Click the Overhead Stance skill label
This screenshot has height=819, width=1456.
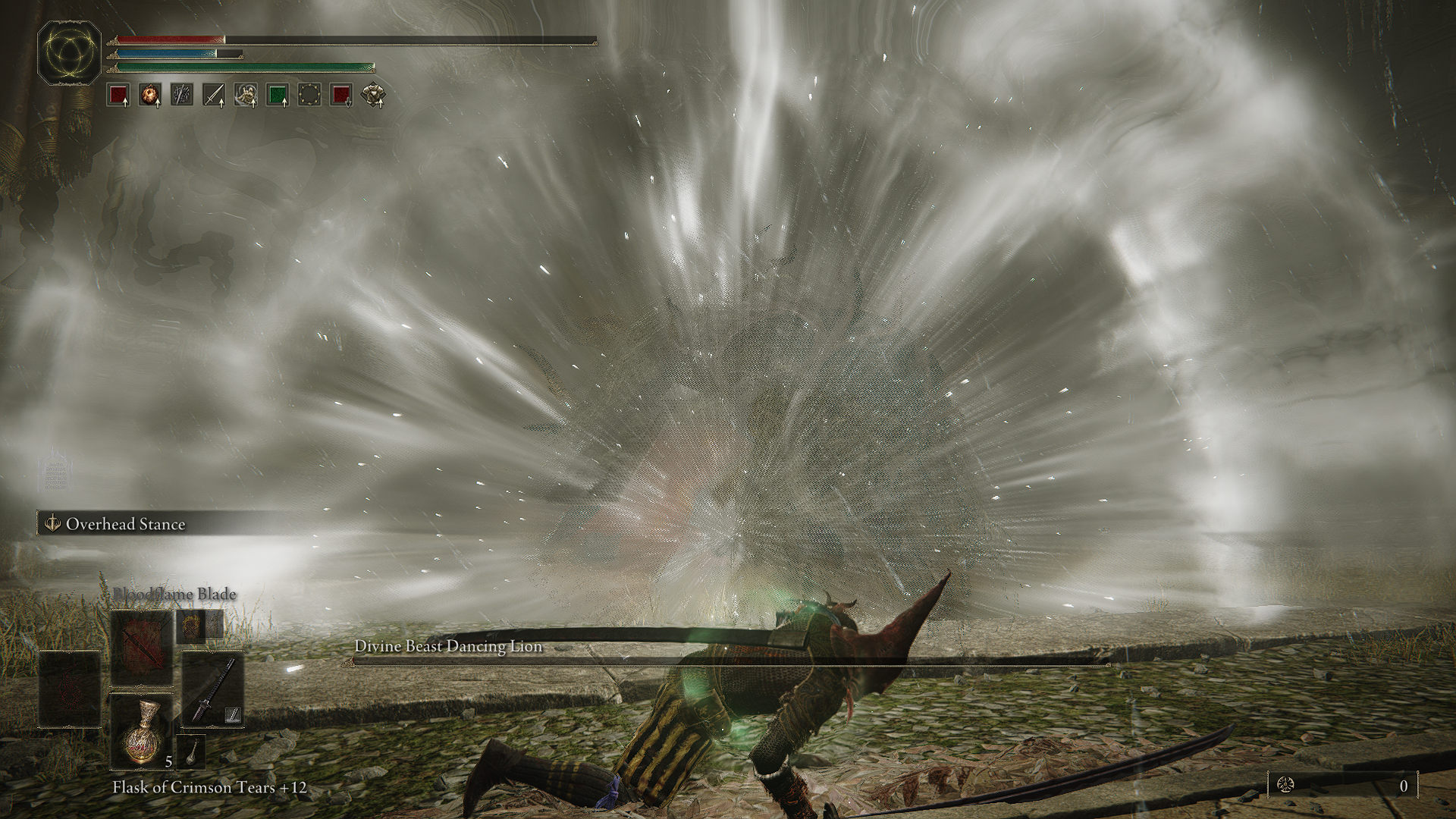click(125, 524)
